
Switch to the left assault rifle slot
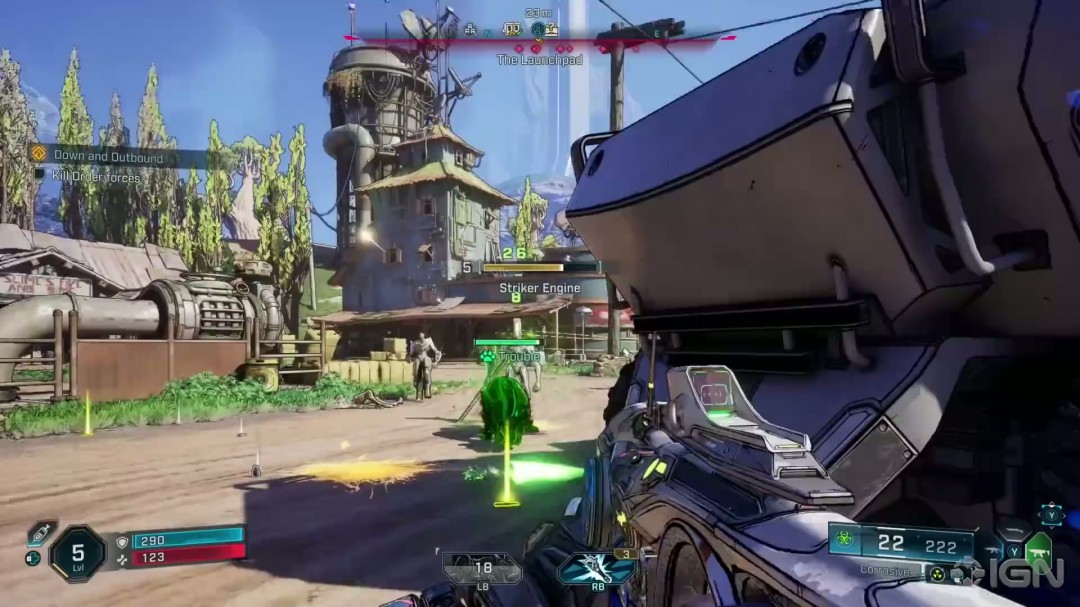(993, 550)
